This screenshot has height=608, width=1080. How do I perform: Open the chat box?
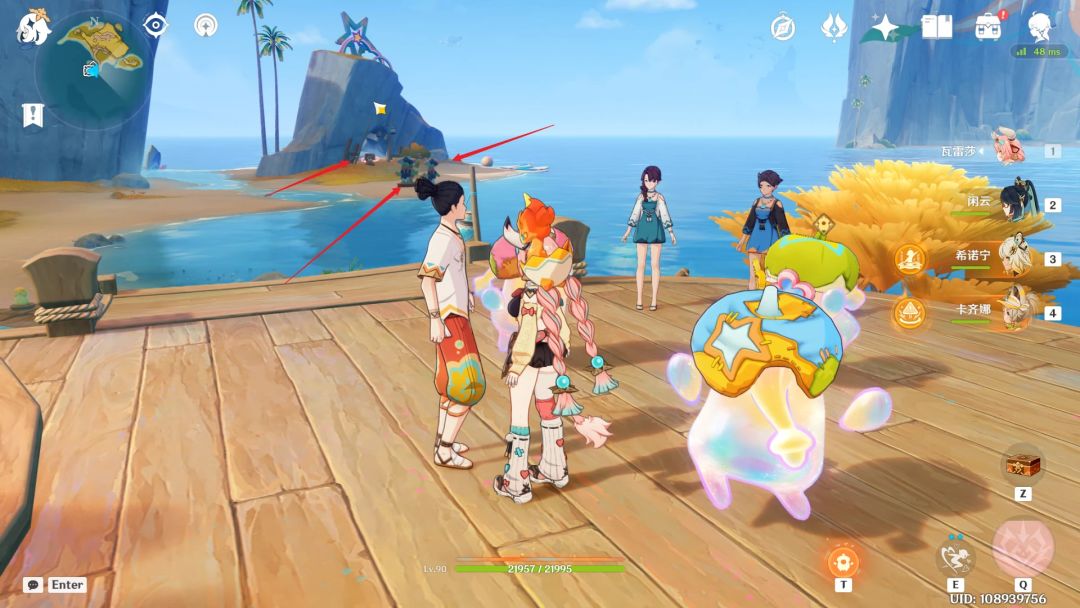click(55, 584)
